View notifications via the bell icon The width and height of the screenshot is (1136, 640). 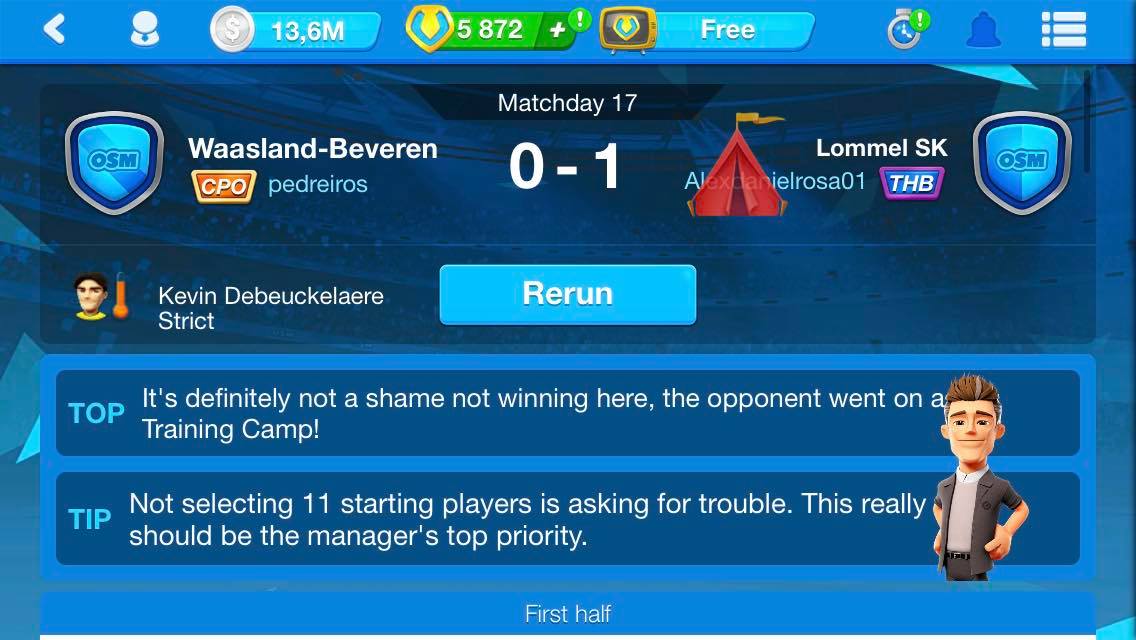984,29
